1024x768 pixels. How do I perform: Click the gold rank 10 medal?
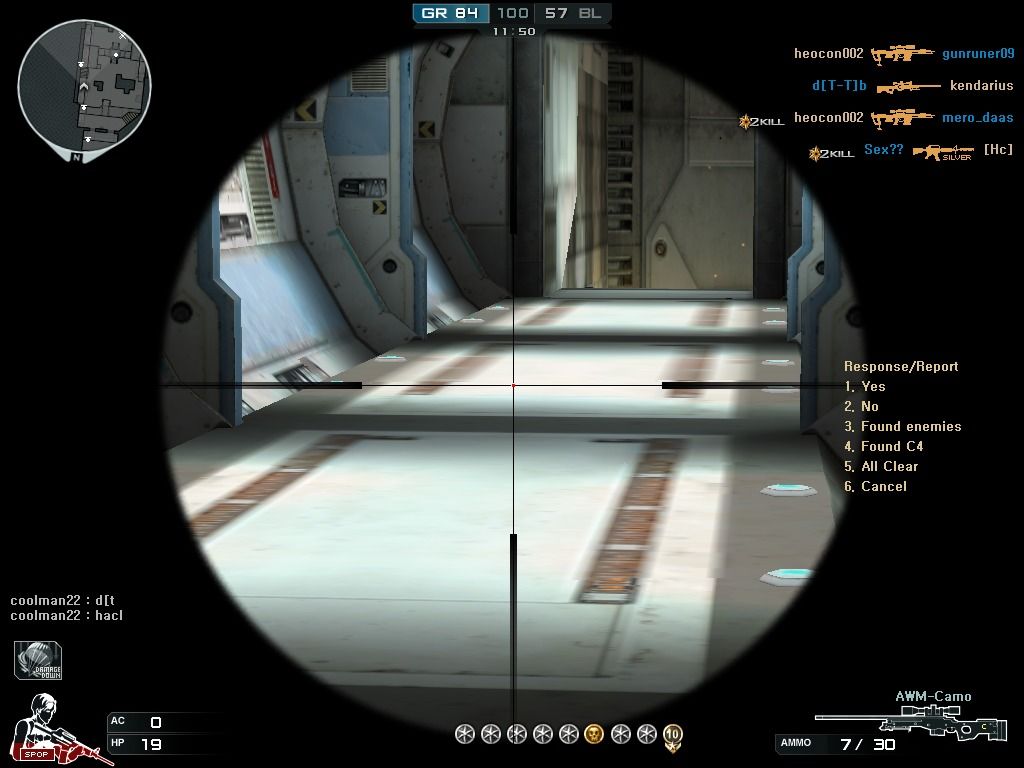(673, 737)
